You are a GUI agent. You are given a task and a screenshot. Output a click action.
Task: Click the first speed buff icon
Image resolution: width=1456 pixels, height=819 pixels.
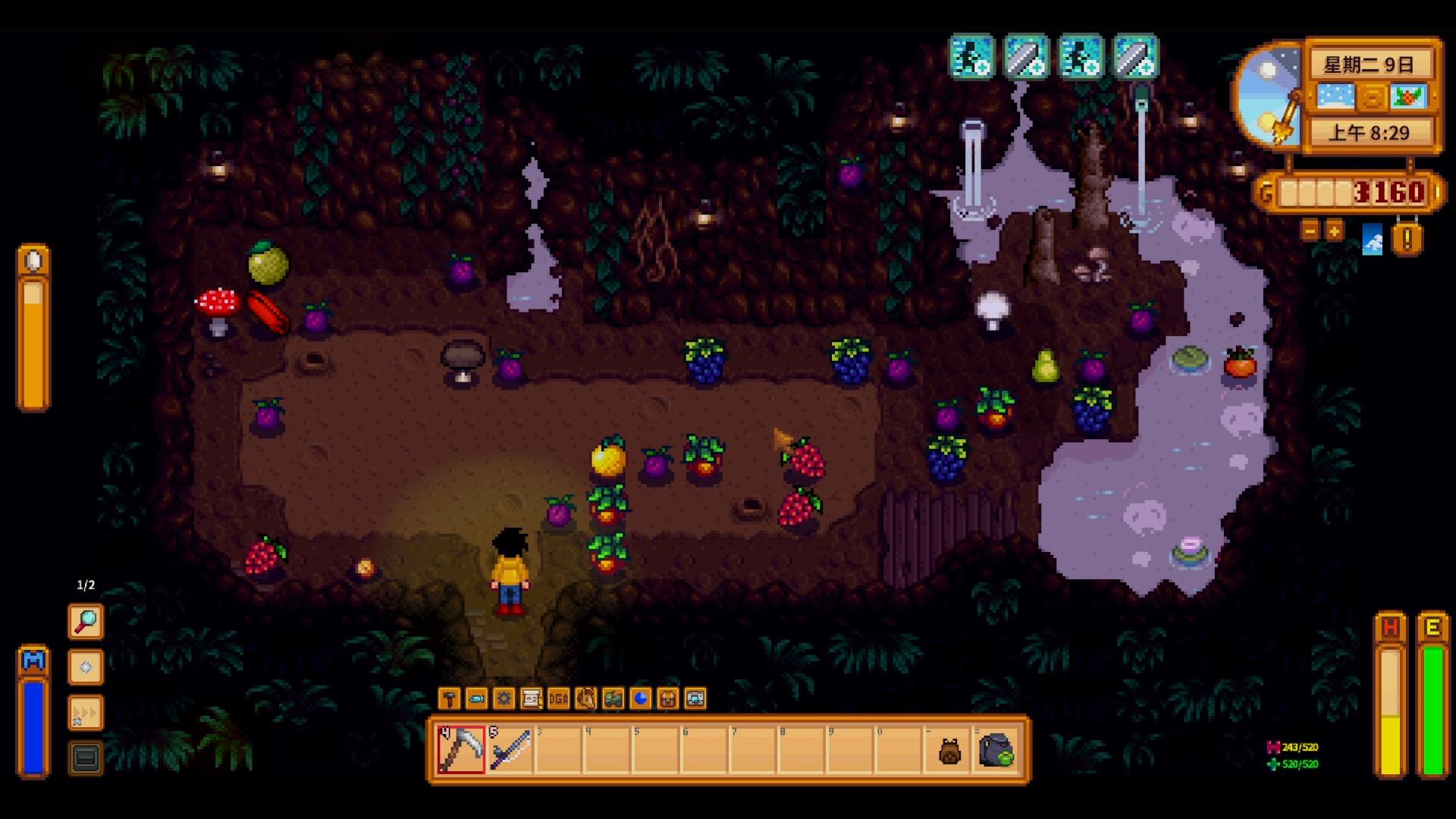pyautogui.click(x=971, y=57)
